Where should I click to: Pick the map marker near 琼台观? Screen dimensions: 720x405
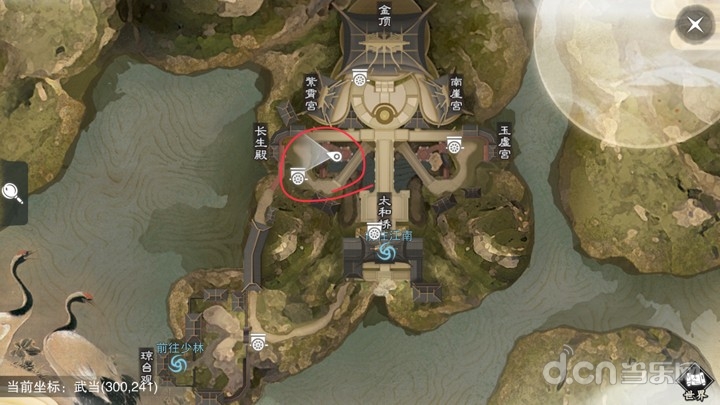pyautogui.click(x=259, y=342)
